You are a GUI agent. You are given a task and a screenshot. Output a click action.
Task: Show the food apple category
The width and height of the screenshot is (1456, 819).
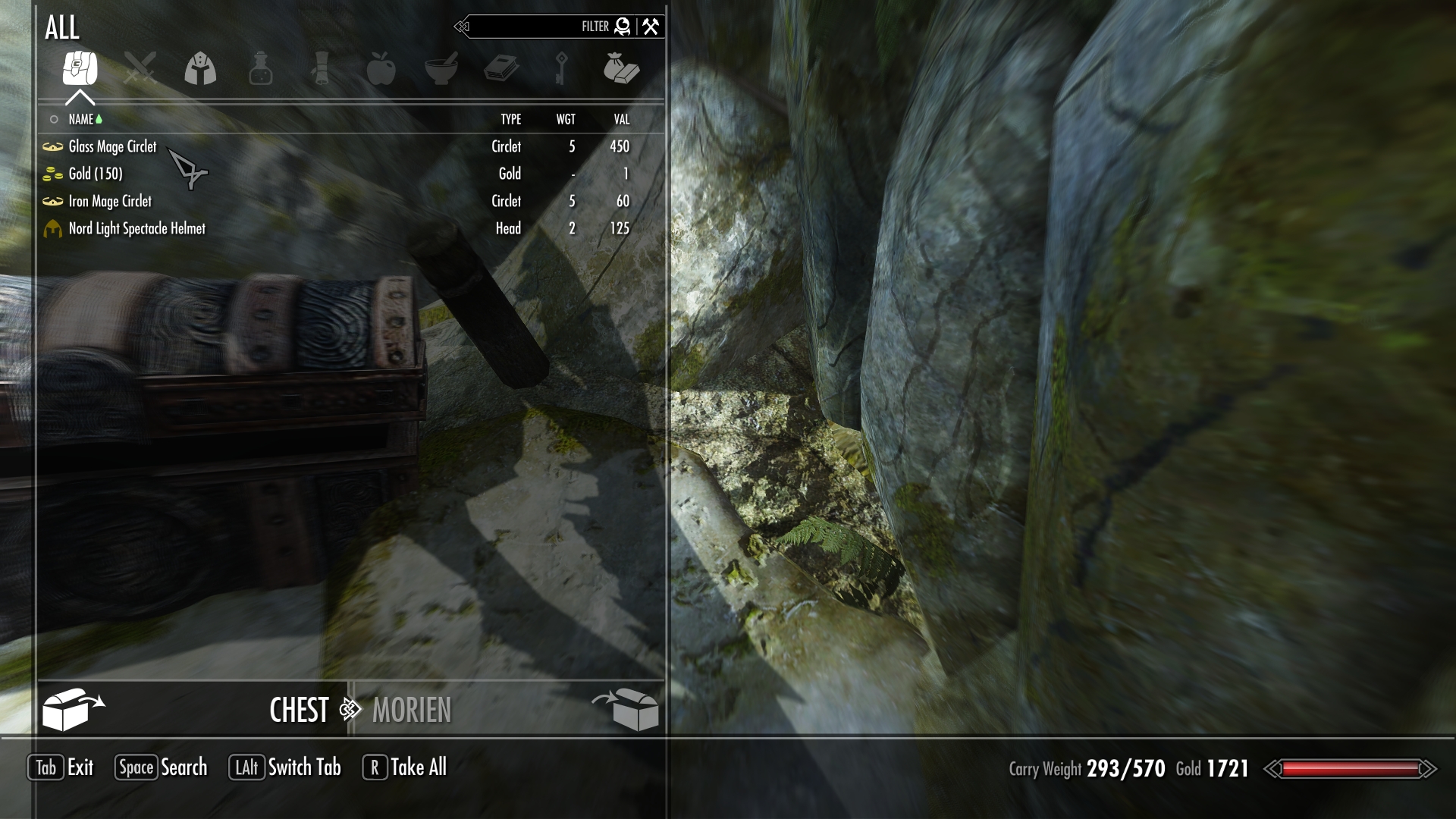click(381, 69)
